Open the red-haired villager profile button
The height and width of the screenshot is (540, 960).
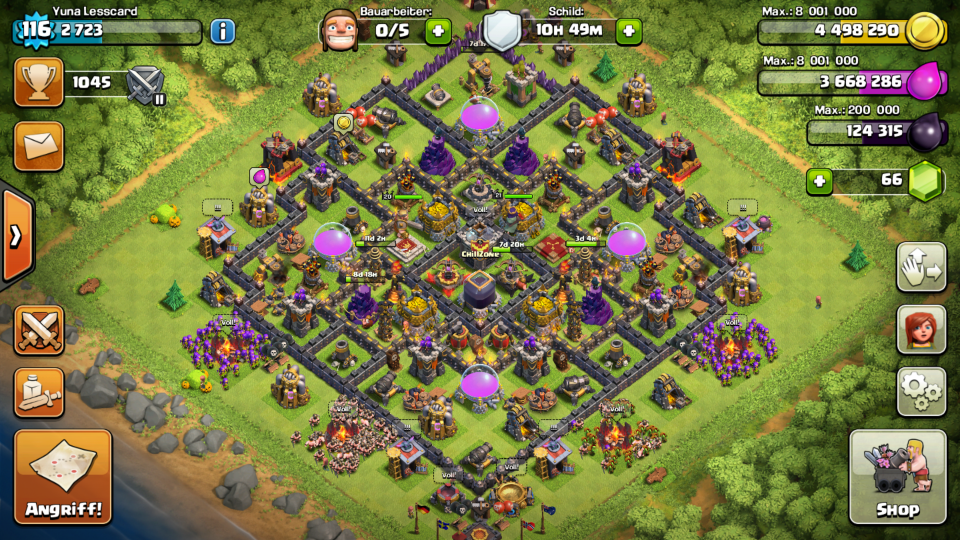(921, 329)
